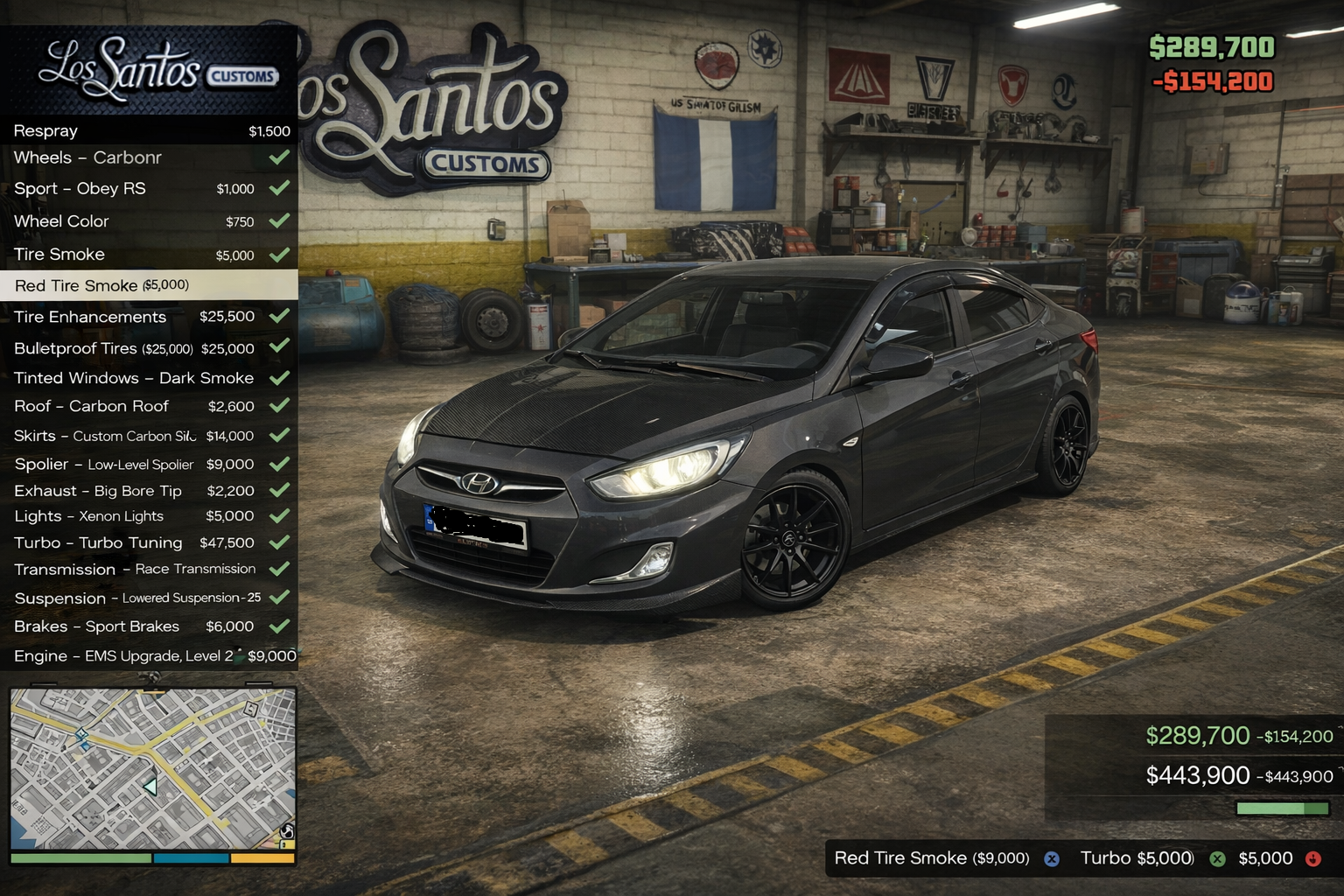Viewport: 1344px width, 896px height.
Task: Open the Skirts customization row
Action: click(x=149, y=436)
